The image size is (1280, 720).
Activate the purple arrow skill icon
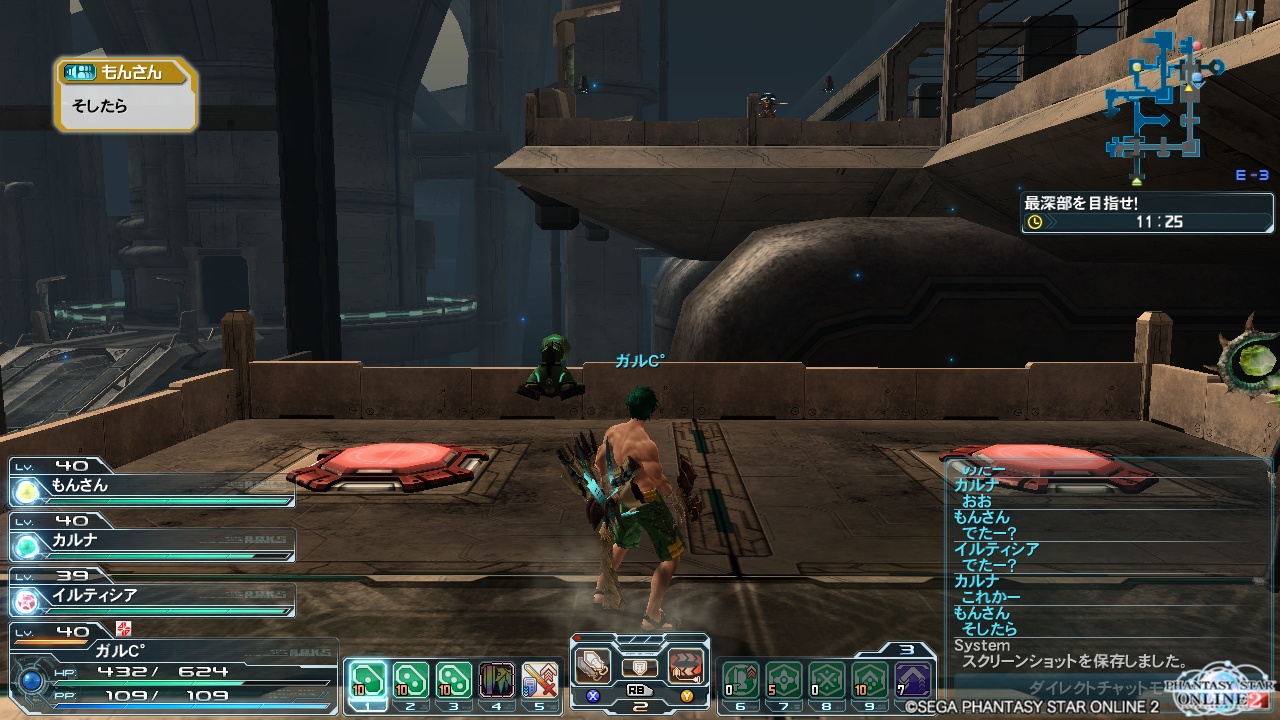[913, 680]
